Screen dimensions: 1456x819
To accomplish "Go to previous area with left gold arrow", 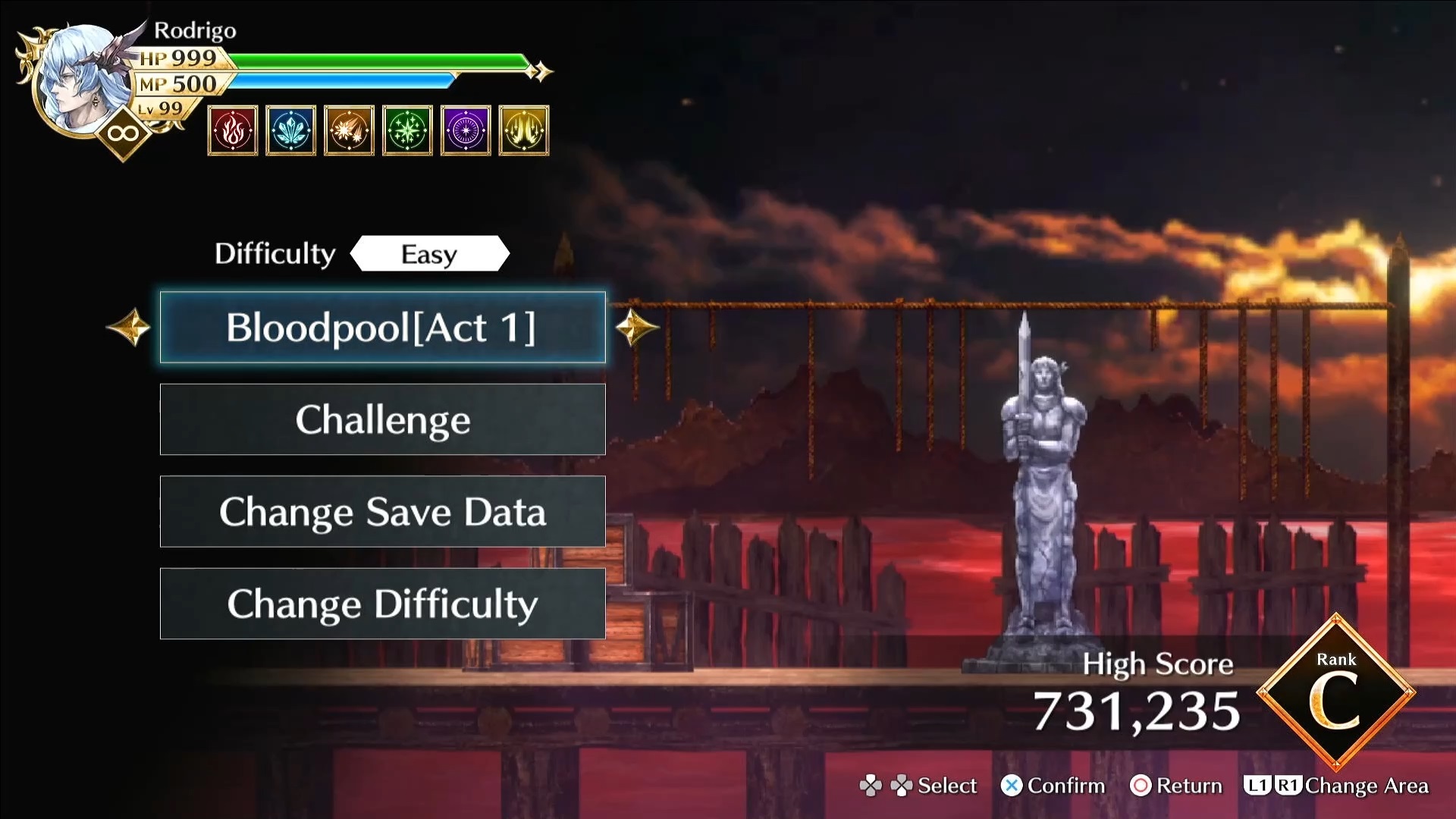I will (x=129, y=328).
